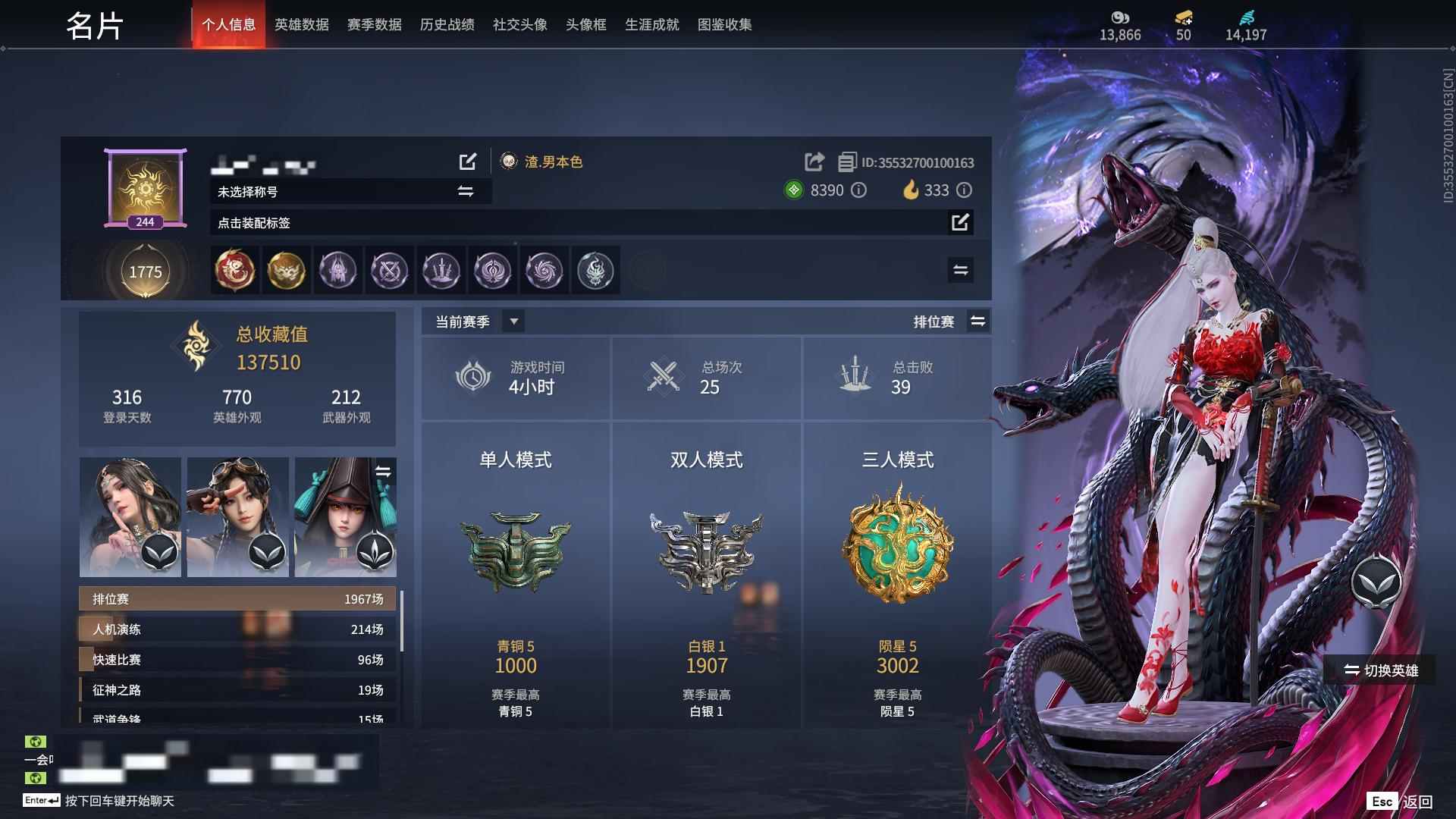Open the name edit icon beside player name

[x=468, y=162]
